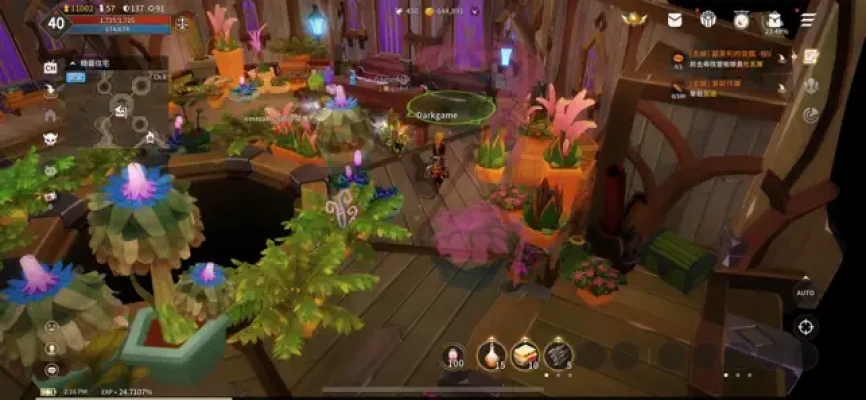
Task: Select the first main quest tracker entry
Action: pyautogui.click(x=727, y=59)
